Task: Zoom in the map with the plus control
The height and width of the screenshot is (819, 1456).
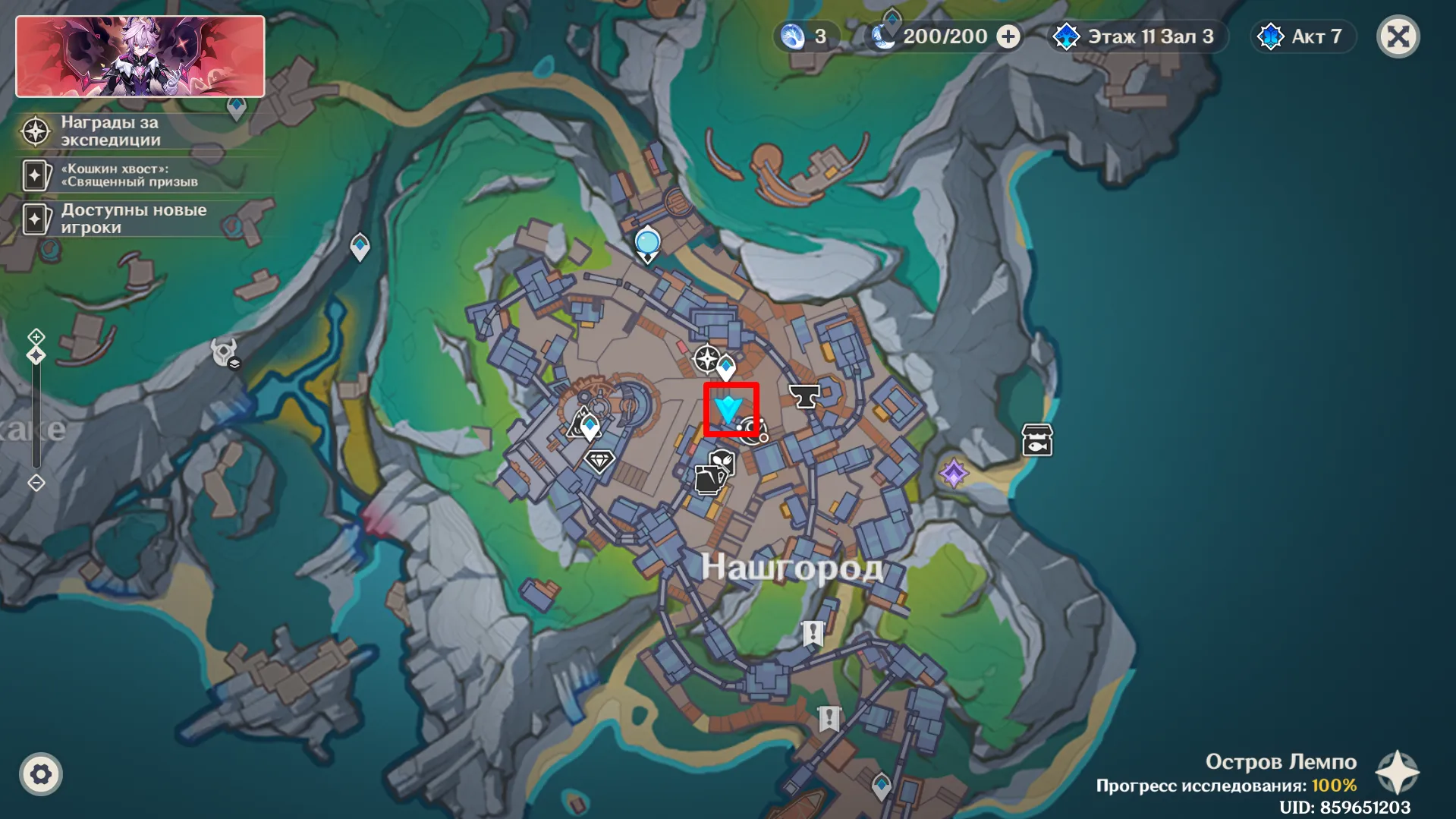Action: (x=36, y=336)
